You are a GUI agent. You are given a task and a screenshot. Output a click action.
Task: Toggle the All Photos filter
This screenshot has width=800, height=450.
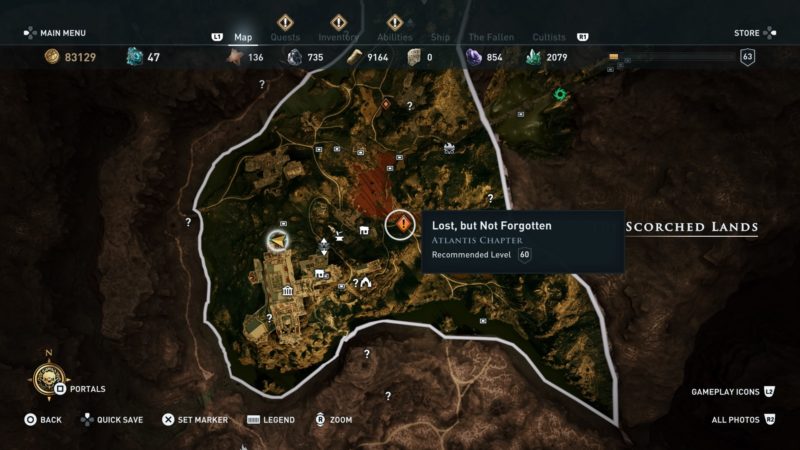click(742, 420)
